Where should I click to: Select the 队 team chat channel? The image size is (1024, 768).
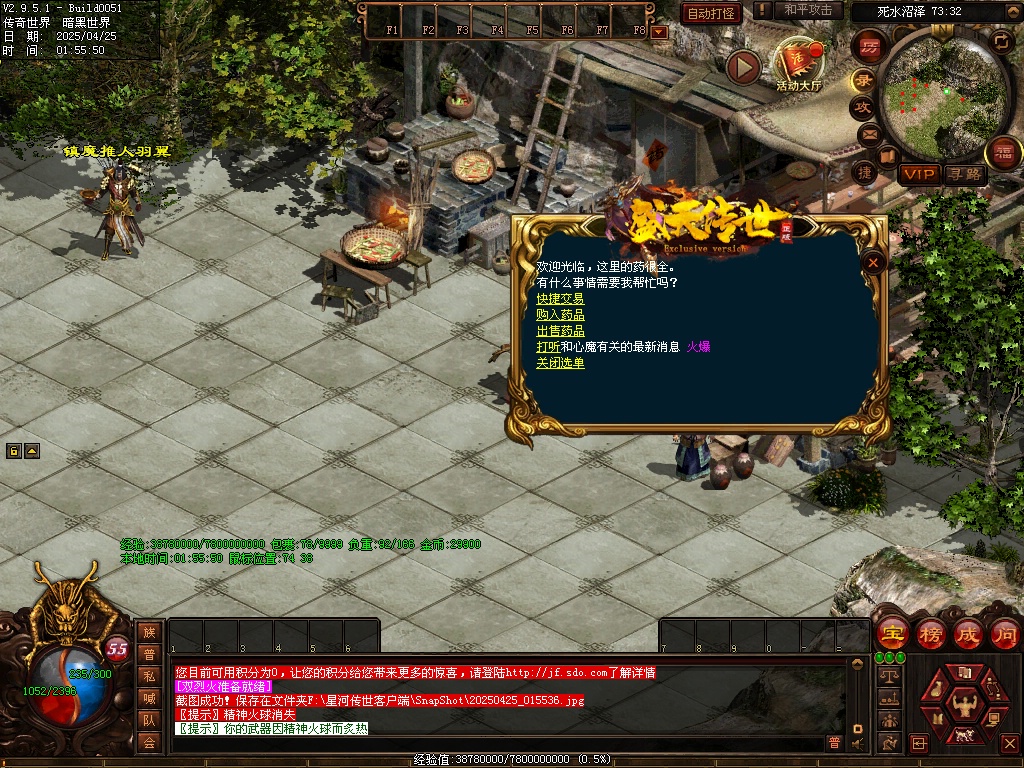[149, 720]
